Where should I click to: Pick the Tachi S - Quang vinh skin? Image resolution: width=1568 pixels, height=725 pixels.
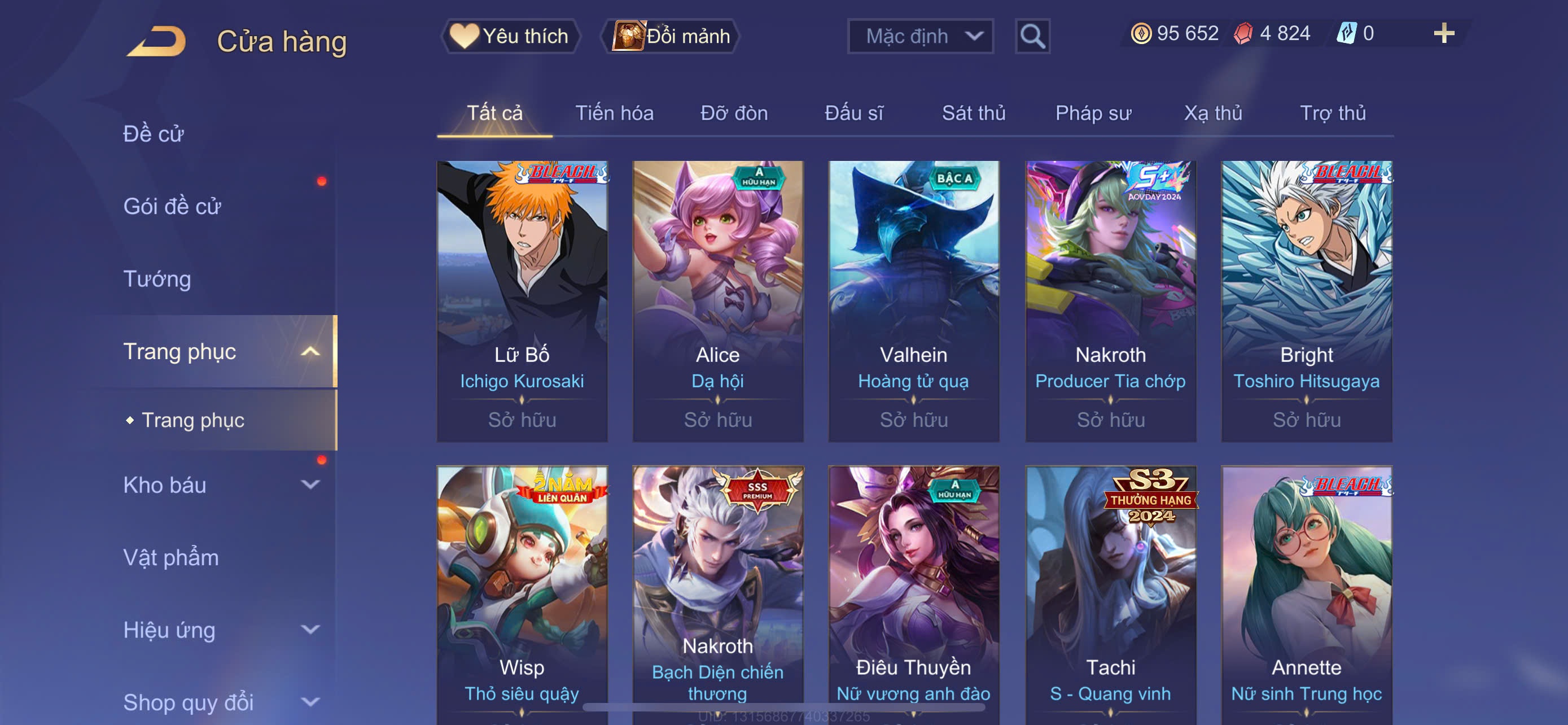pos(1110,593)
